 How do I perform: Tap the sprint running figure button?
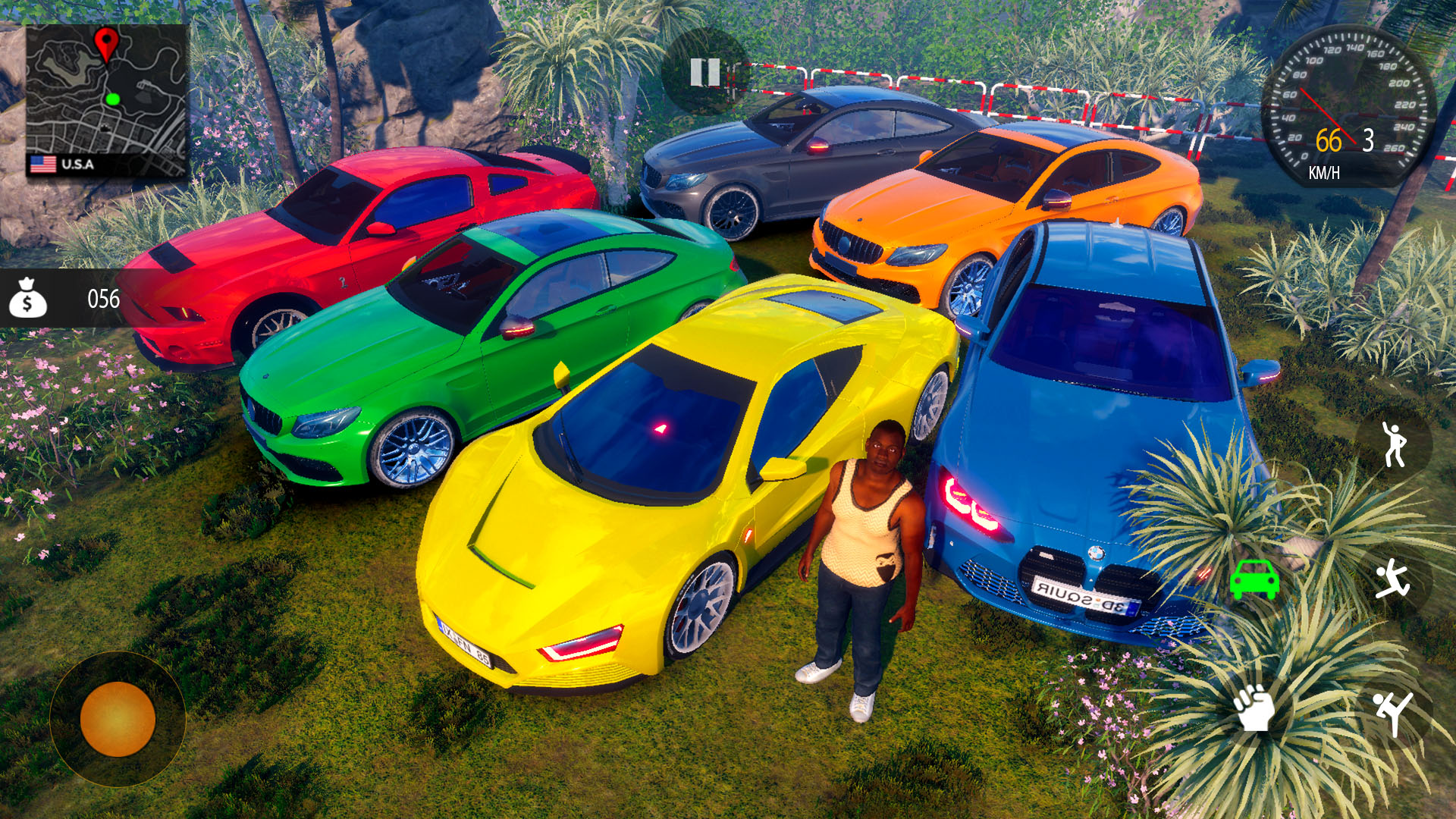coord(1394,580)
